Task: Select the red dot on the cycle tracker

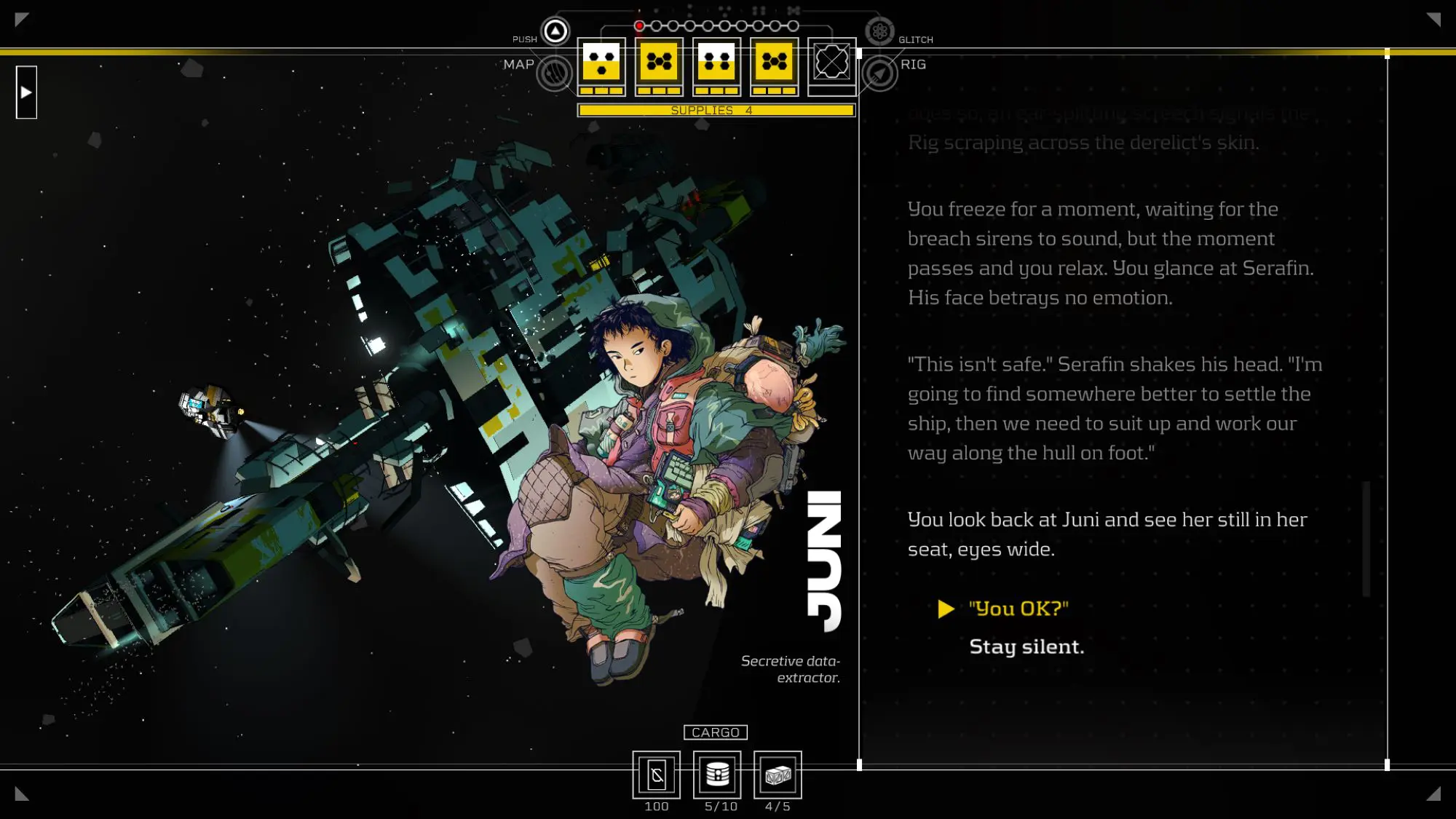Action: (640, 24)
